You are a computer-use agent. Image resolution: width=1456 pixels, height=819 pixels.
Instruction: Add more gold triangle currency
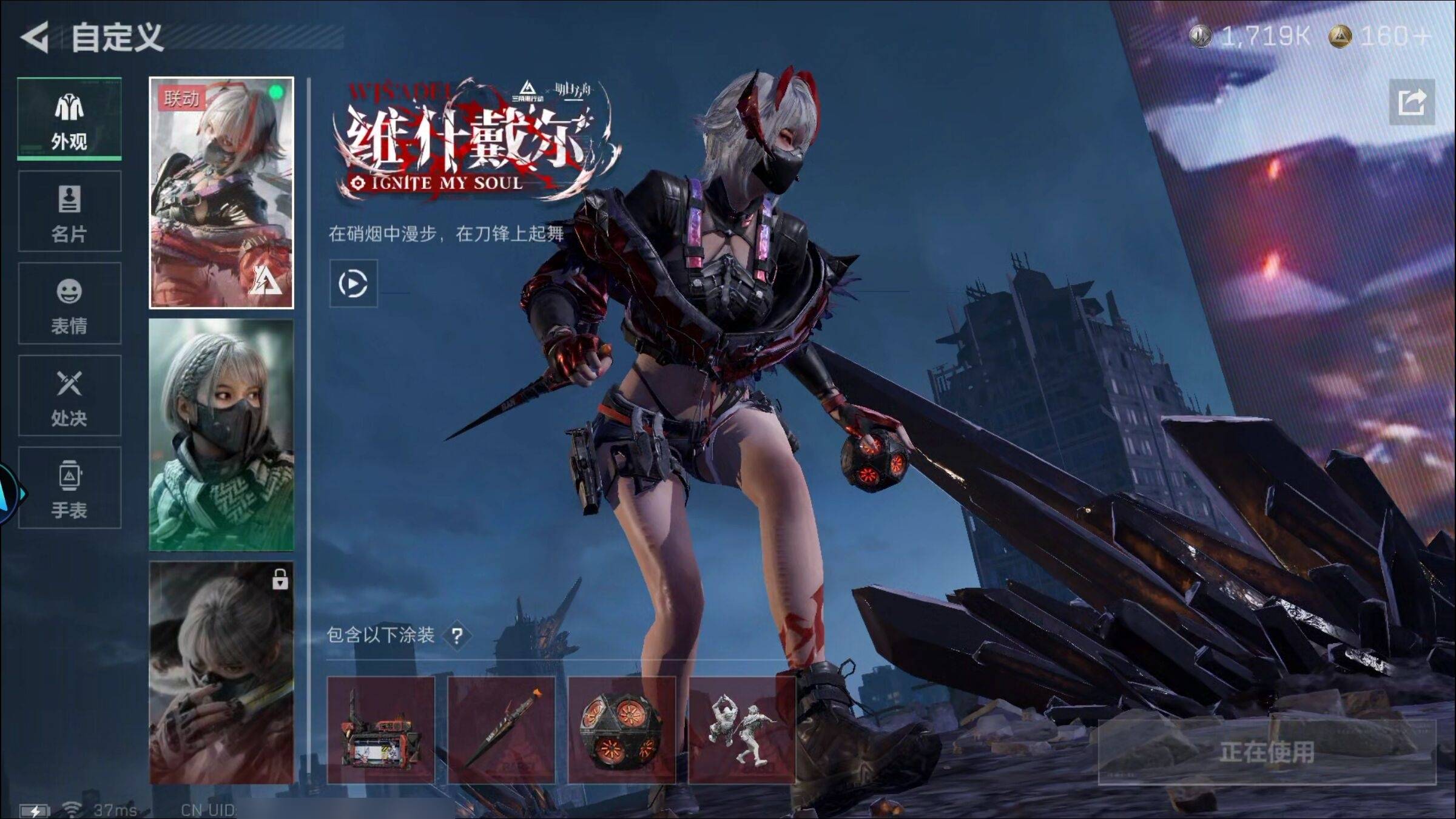point(1421,37)
